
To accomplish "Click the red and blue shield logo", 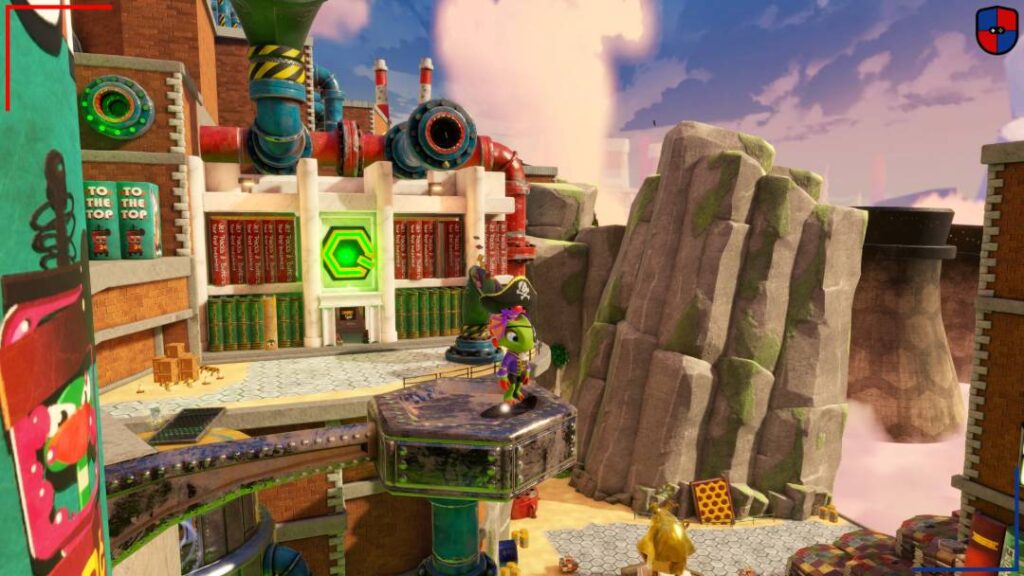I will (x=996, y=30).
